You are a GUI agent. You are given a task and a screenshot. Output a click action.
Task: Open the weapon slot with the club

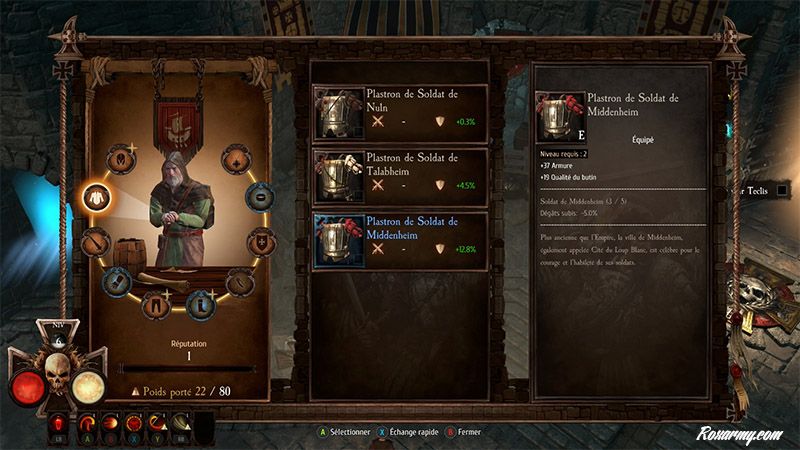[x=95, y=240]
